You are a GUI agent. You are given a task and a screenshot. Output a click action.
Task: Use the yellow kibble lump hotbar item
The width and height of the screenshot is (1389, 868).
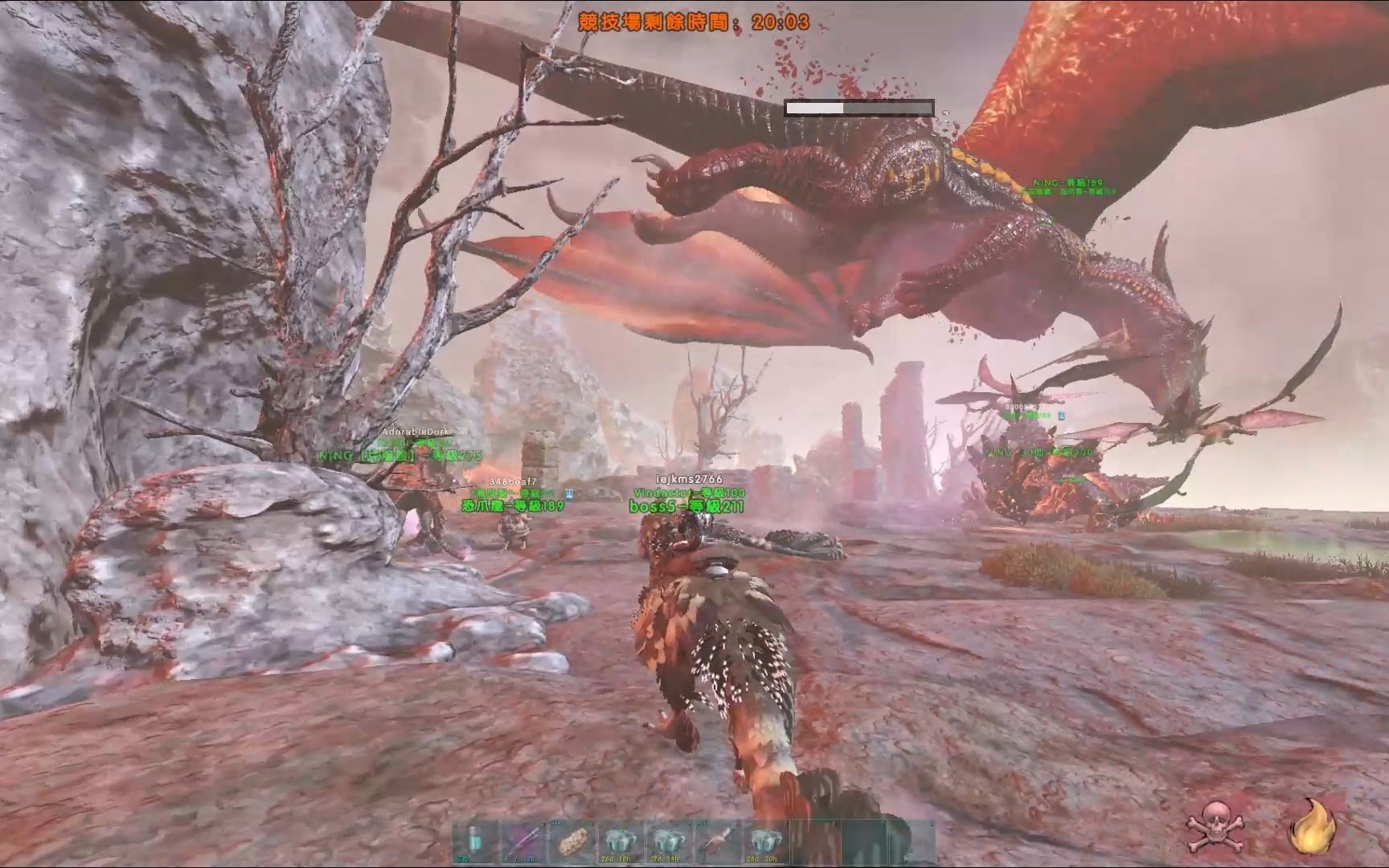tap(572, 841)
